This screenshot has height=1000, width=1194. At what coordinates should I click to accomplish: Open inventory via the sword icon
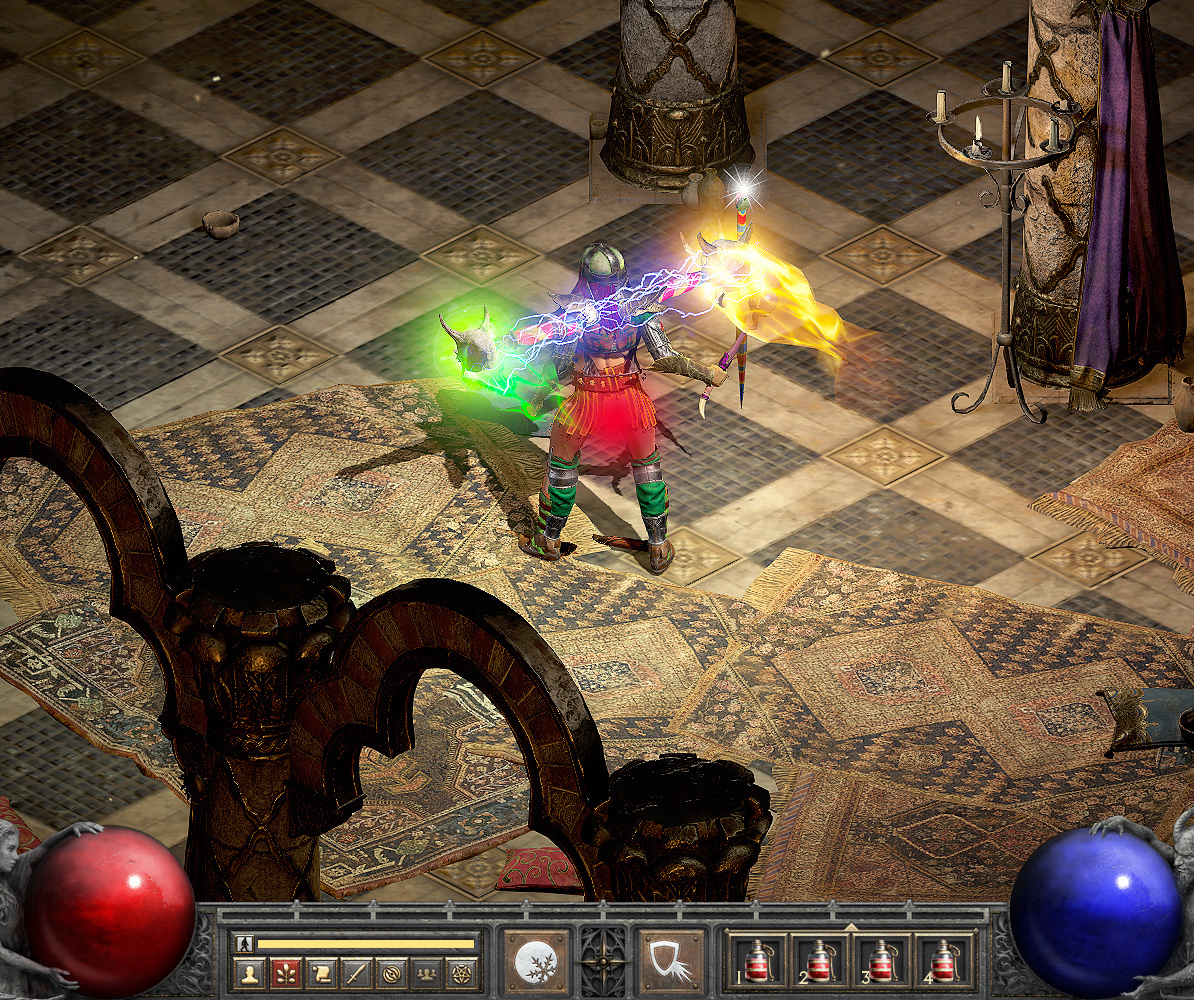357,972
